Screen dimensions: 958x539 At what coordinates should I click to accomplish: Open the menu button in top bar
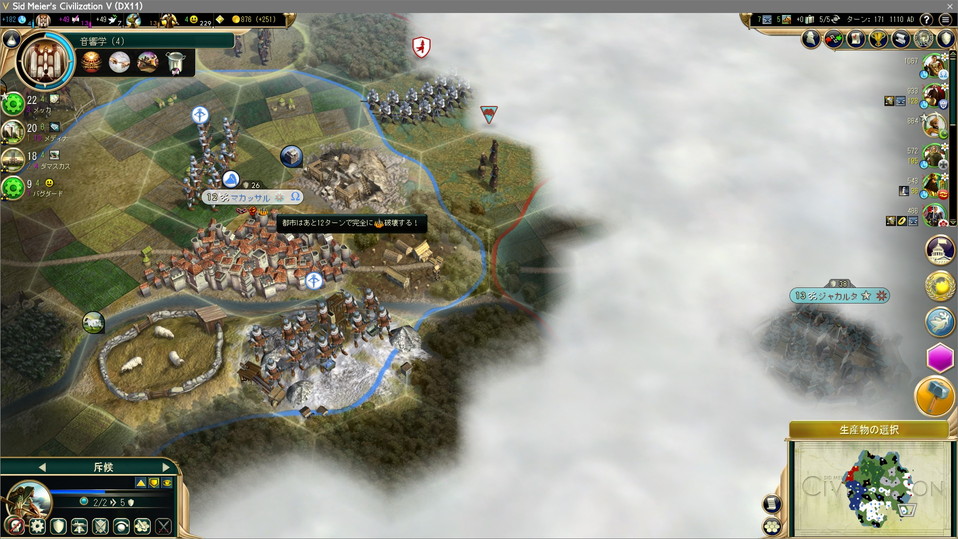(x=945, y=19)
